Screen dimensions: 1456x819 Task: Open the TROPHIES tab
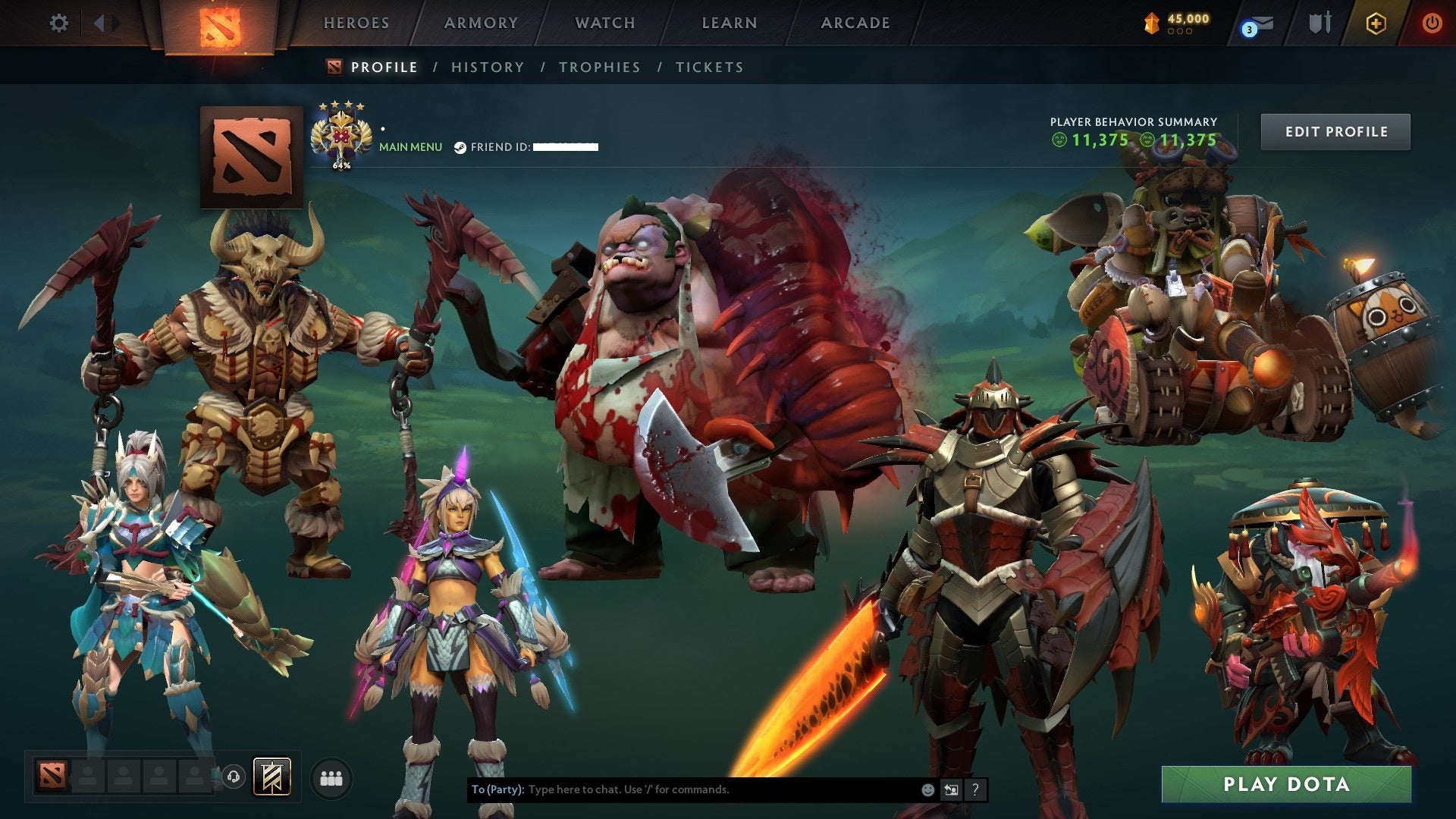click(599, 67)
